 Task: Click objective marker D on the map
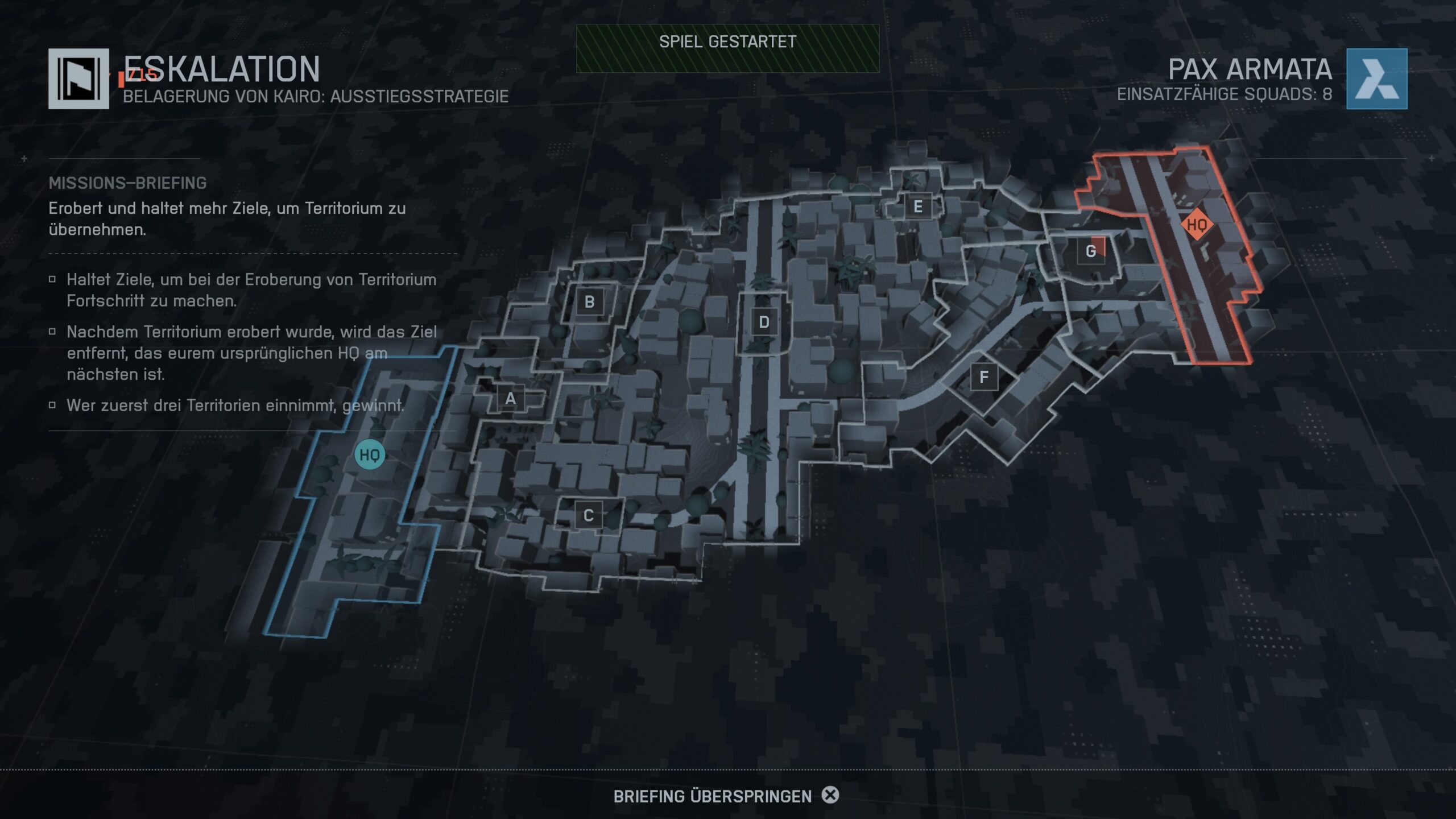764,322
